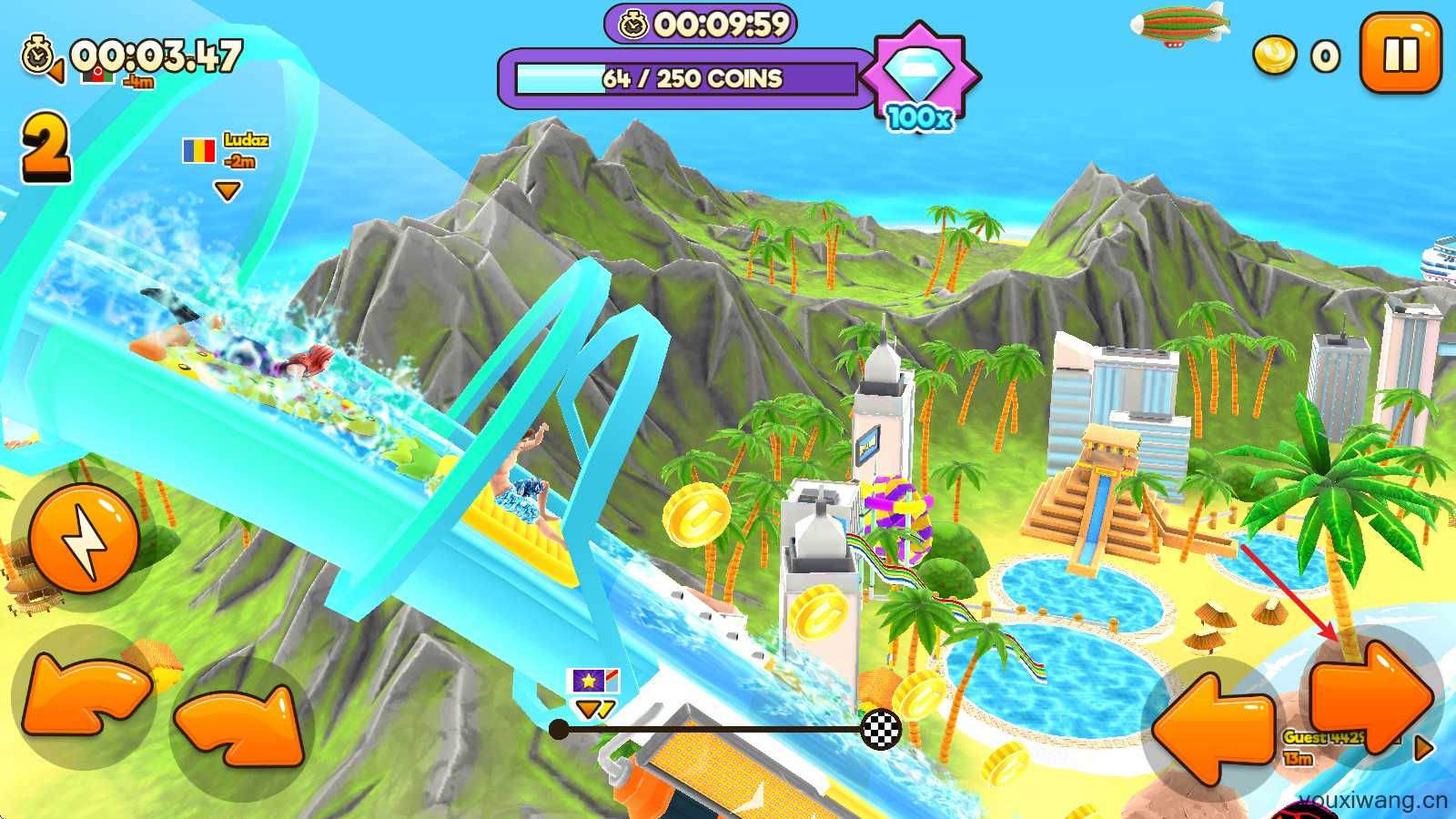Screen dimensions: 1456x819
Task: Pause the game with the orange button
Action: [1400, 54]
